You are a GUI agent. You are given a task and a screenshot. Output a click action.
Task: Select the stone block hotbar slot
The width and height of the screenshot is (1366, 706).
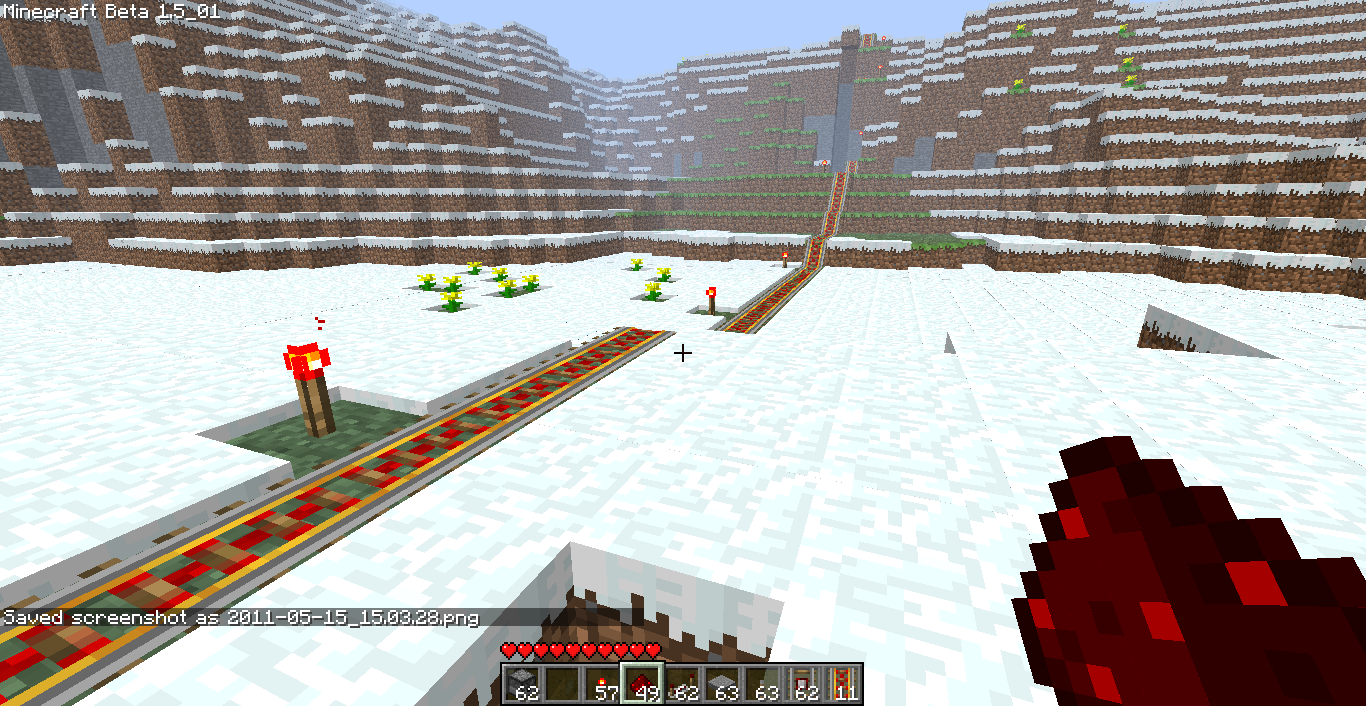522,684
